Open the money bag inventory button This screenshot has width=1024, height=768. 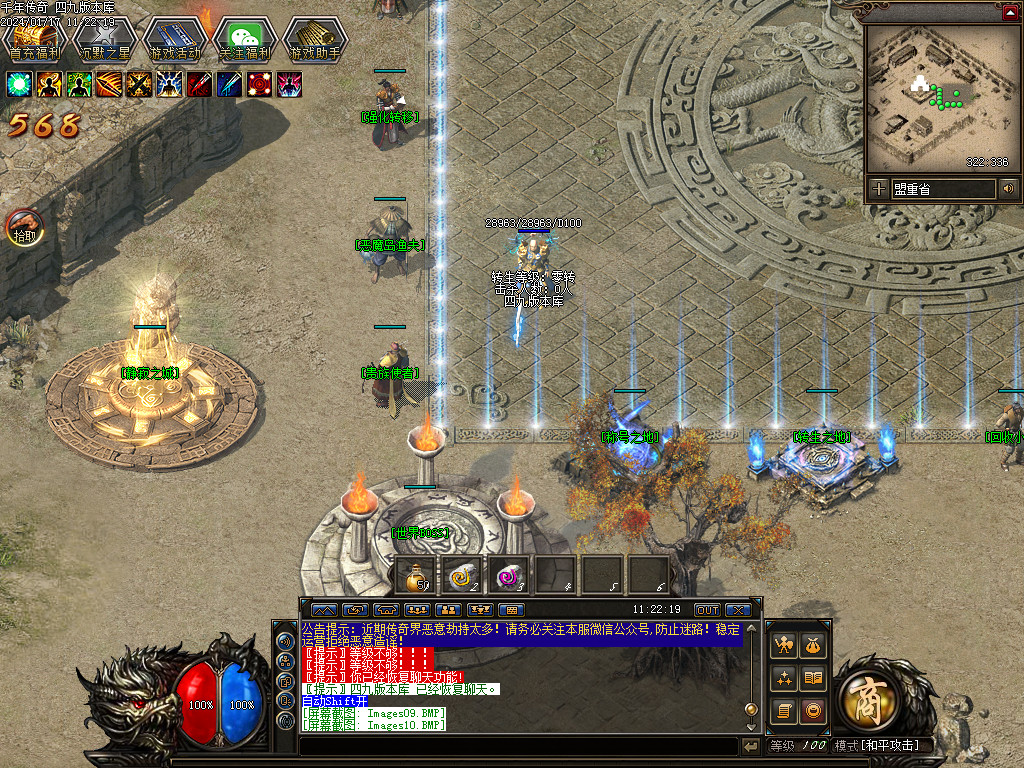coord(814,646)
